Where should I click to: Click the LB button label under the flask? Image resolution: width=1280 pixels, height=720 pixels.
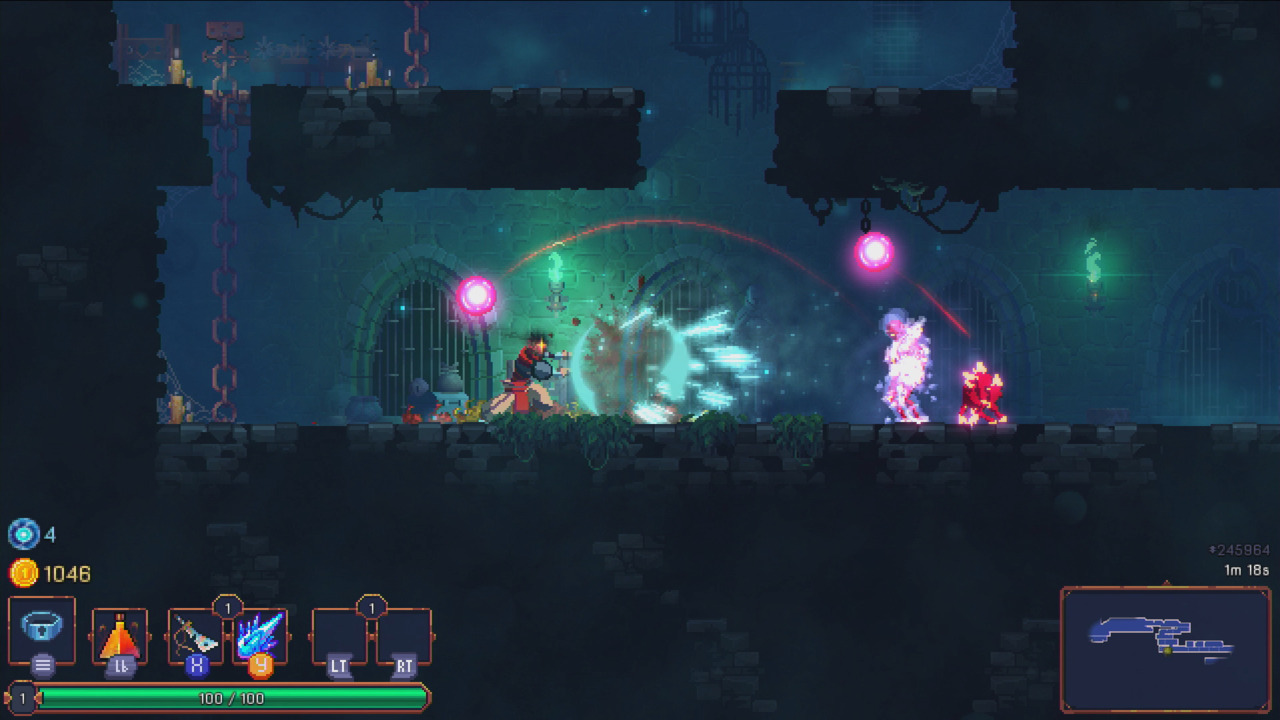[x=120, y=665]
